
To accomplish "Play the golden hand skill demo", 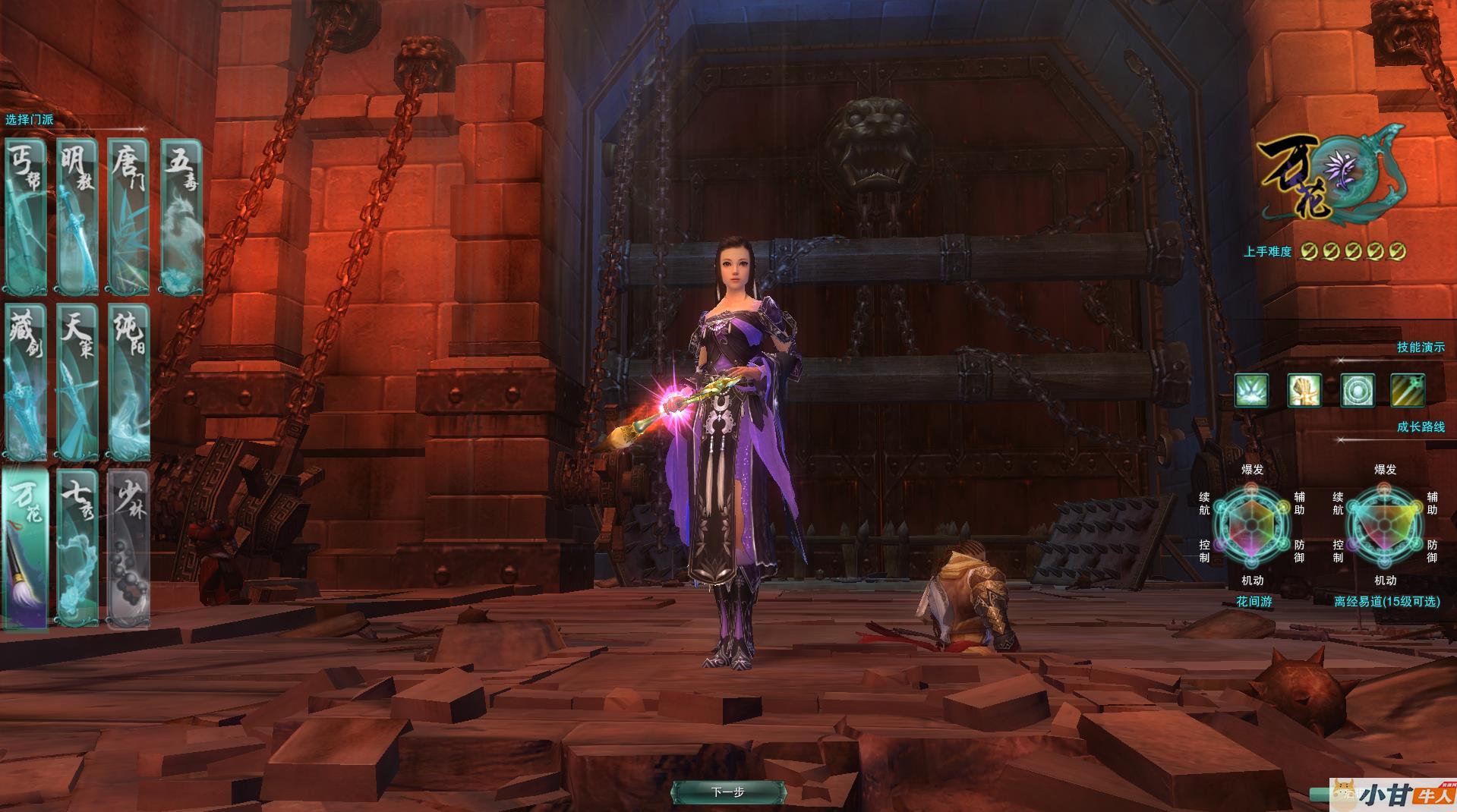I will [1304, 391].
